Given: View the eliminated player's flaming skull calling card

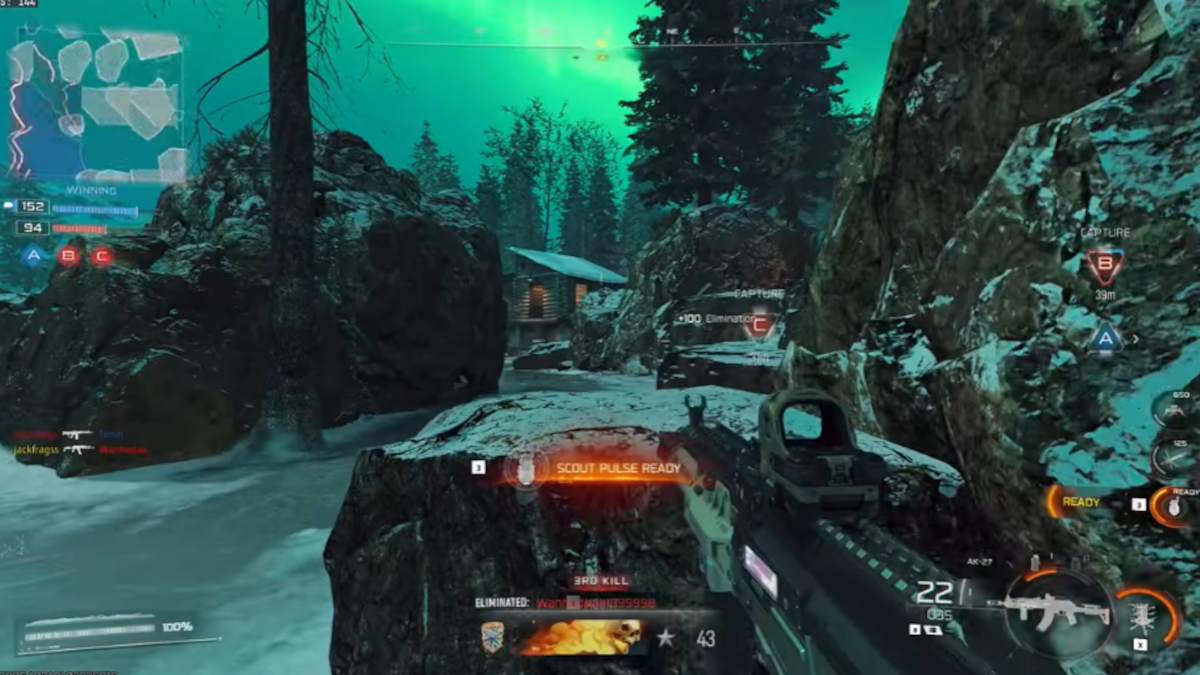Looking at the screenshot, I should click(x=579, y=637).
